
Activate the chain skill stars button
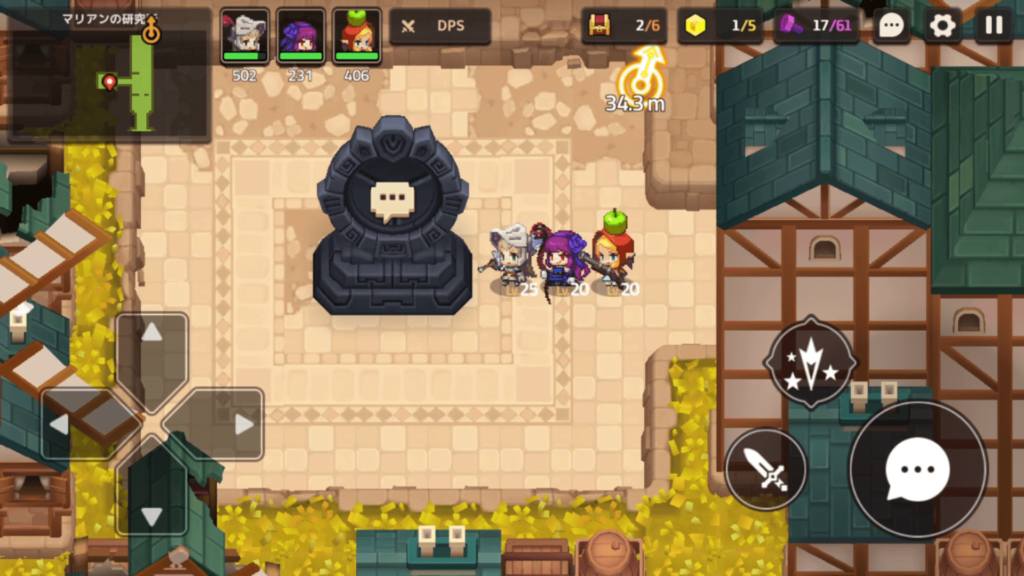[810, 362]
